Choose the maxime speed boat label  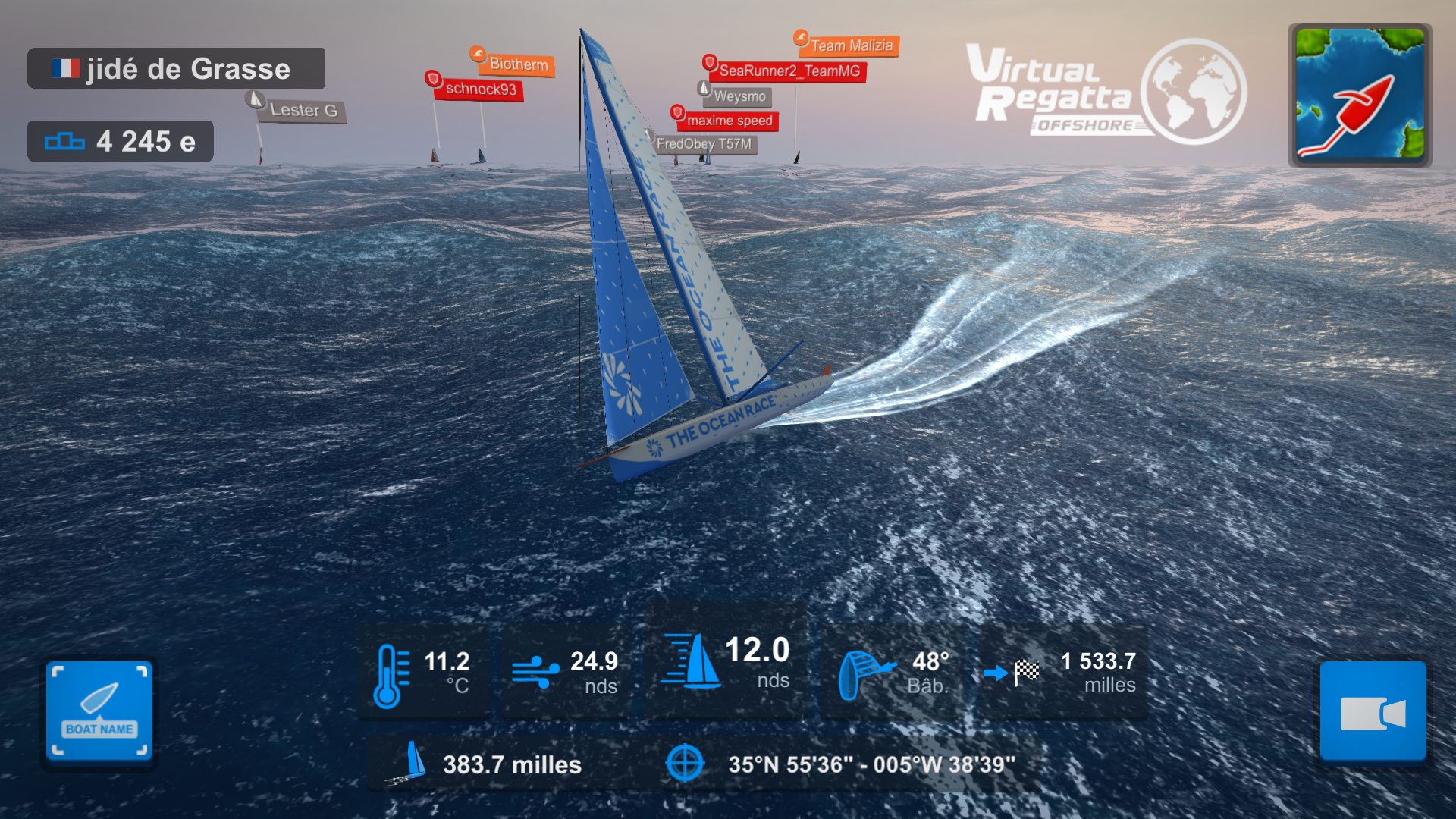click(729, 121)
